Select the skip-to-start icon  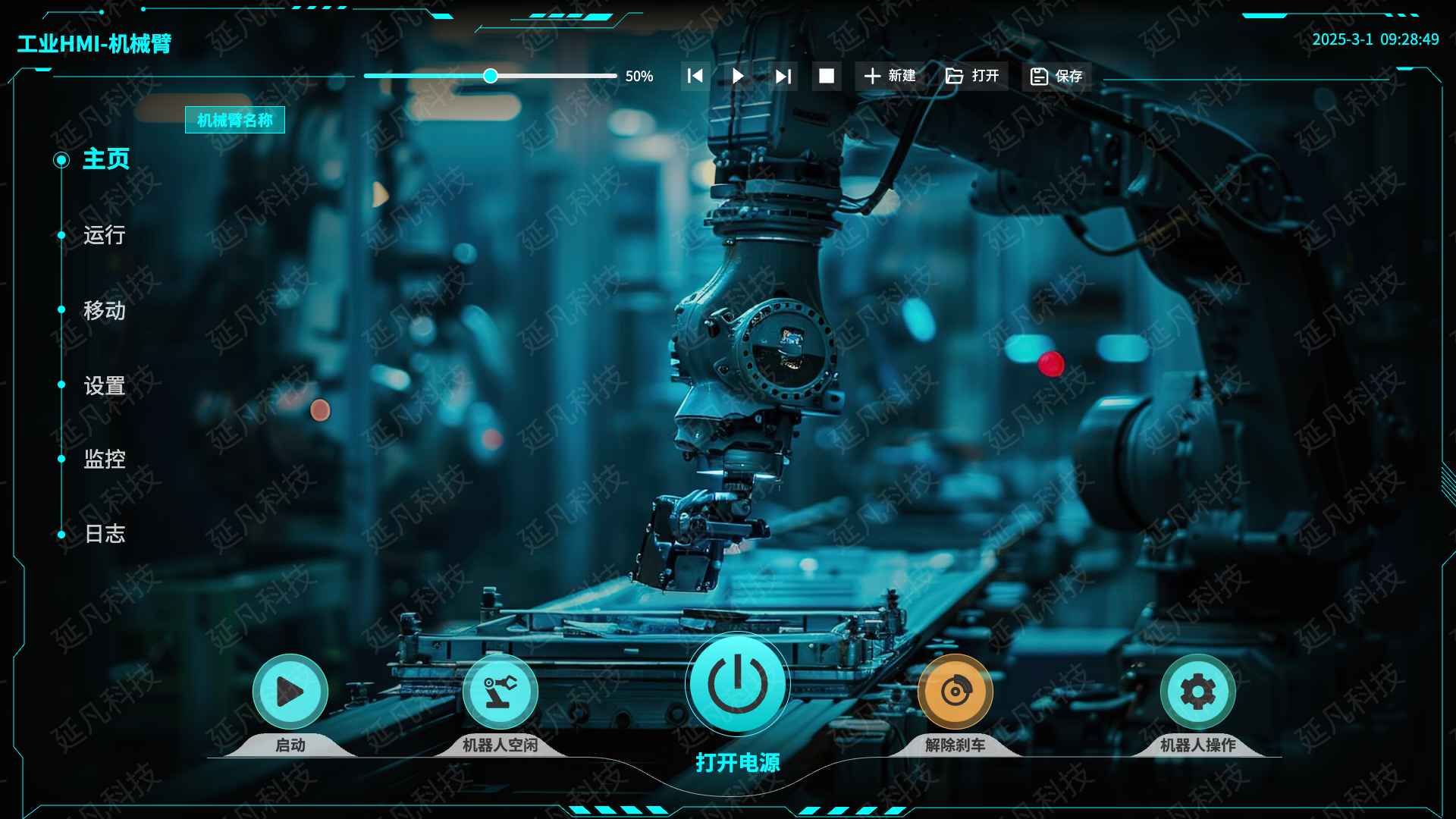[694, 76]
